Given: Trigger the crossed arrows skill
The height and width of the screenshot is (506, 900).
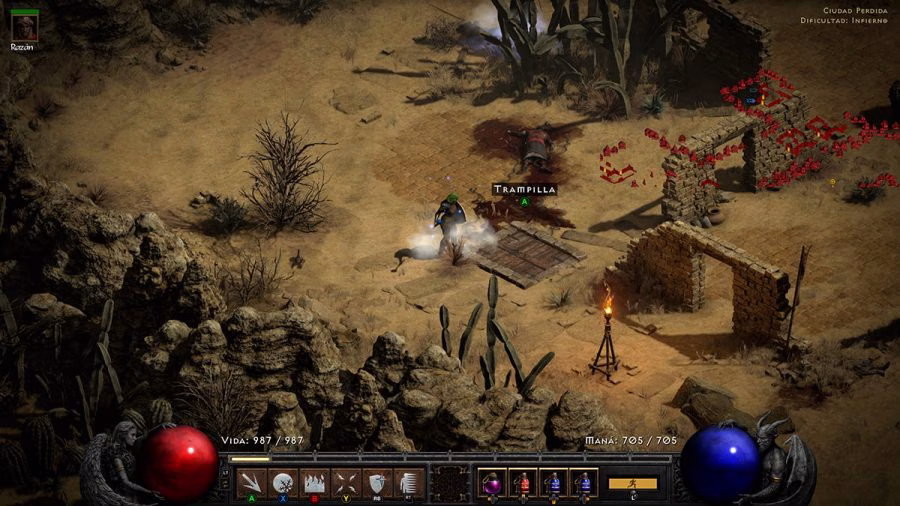Looking at the screenshot, I should pos(346,483).
